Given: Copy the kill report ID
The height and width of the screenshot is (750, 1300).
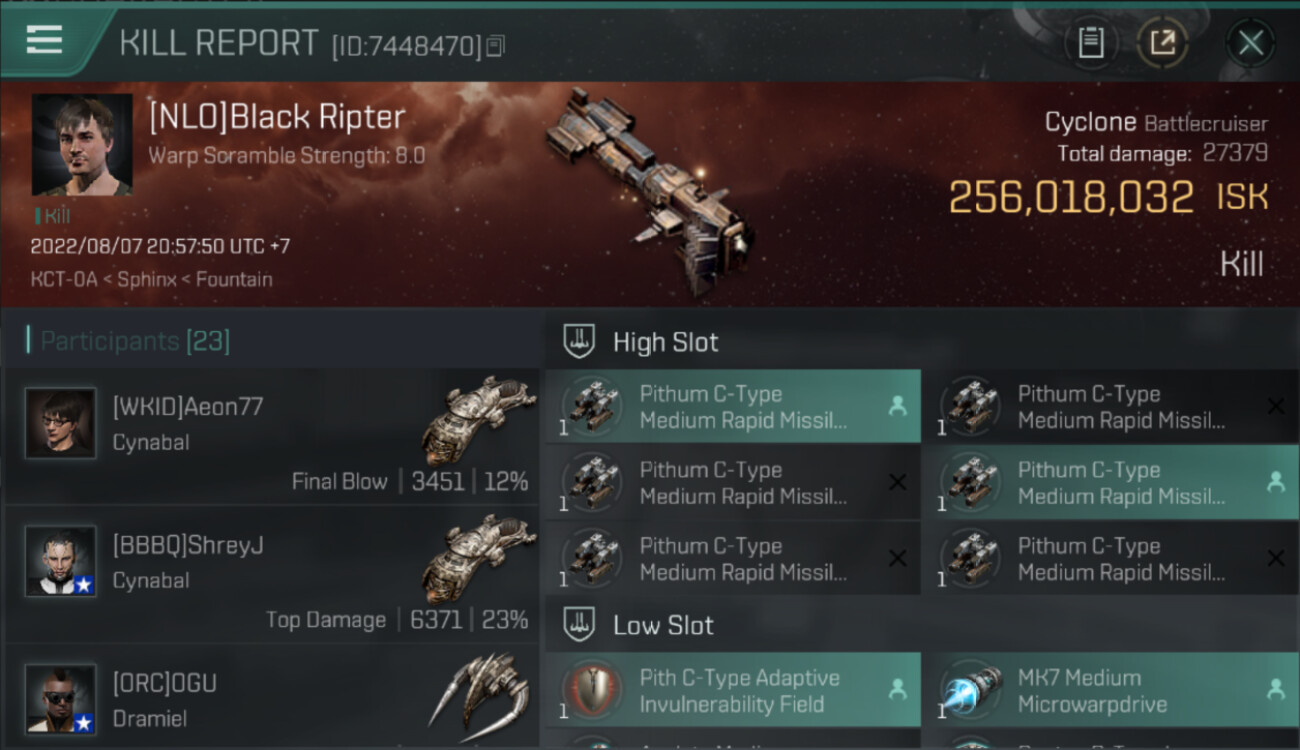Looking at the screenshot, I should (x=496, y=45).
